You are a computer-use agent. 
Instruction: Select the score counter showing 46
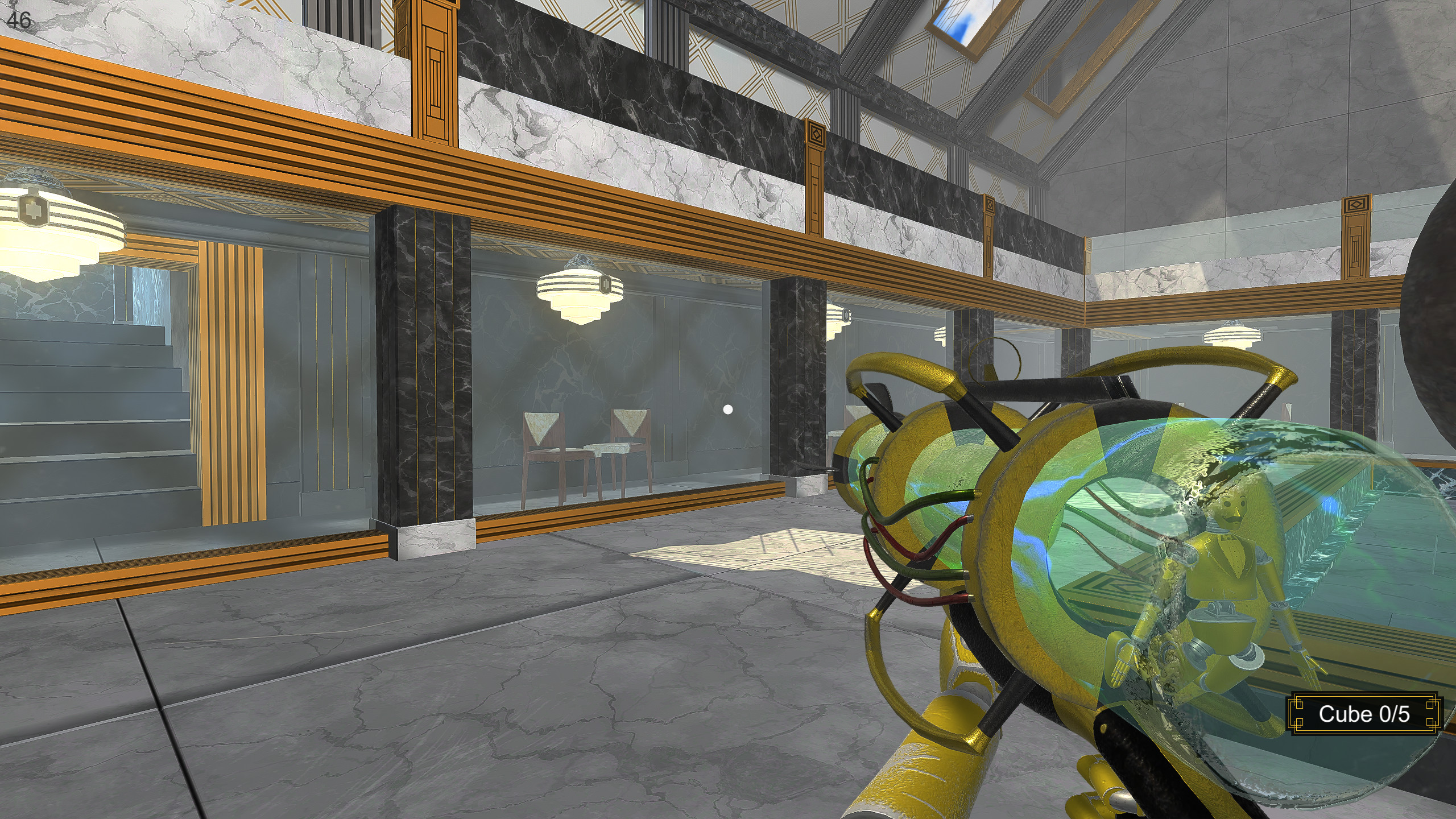pos(19,21)
